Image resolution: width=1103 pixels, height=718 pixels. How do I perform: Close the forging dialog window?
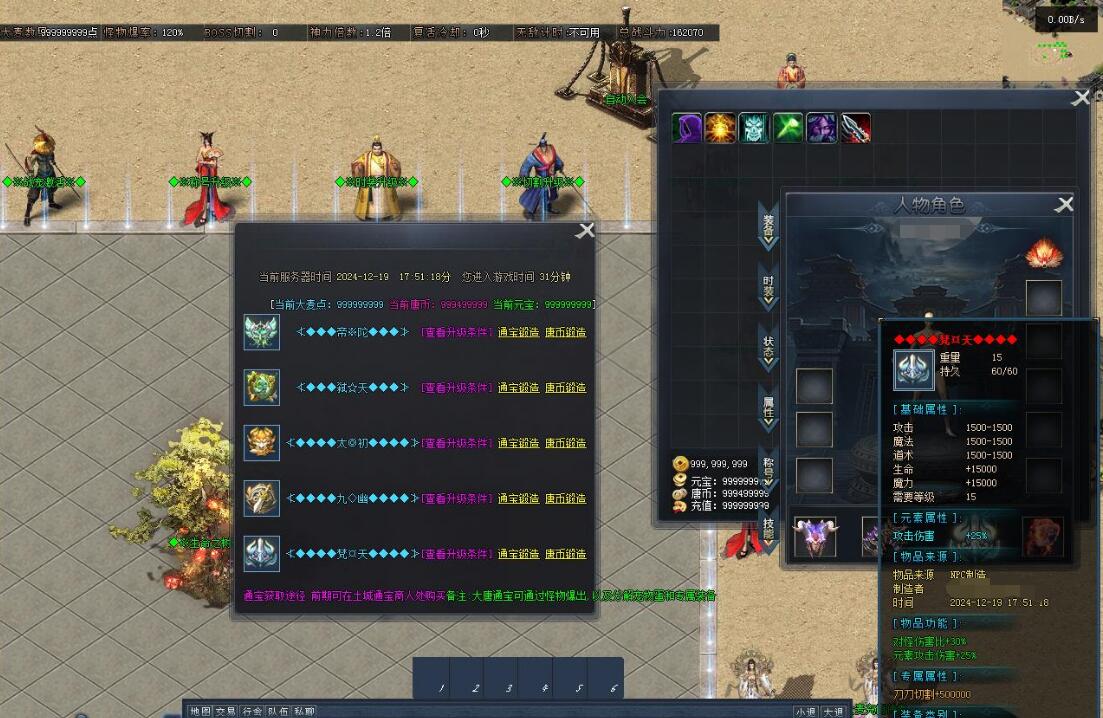coord(586,231)
